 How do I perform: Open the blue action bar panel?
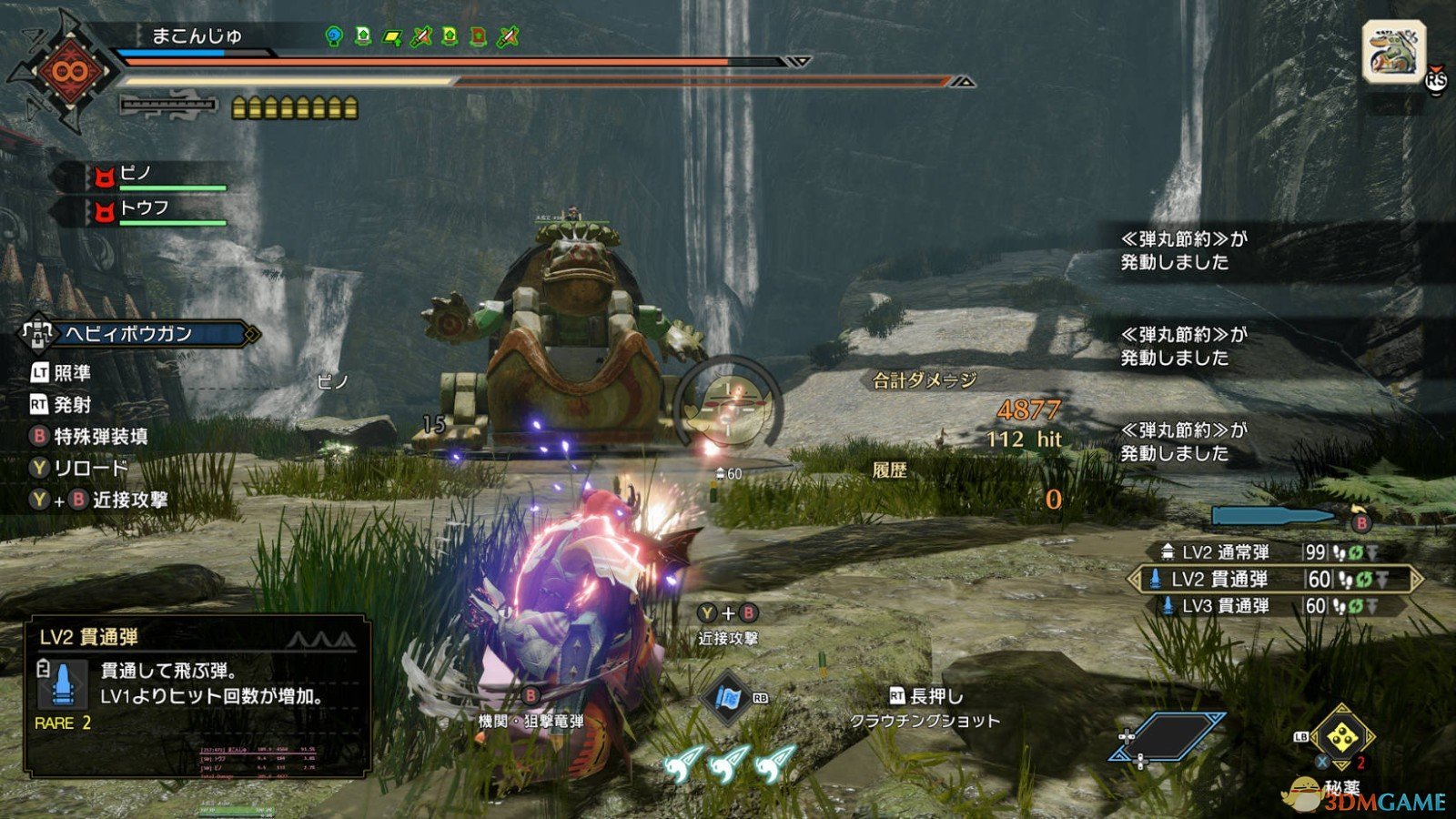(1167, 736)
